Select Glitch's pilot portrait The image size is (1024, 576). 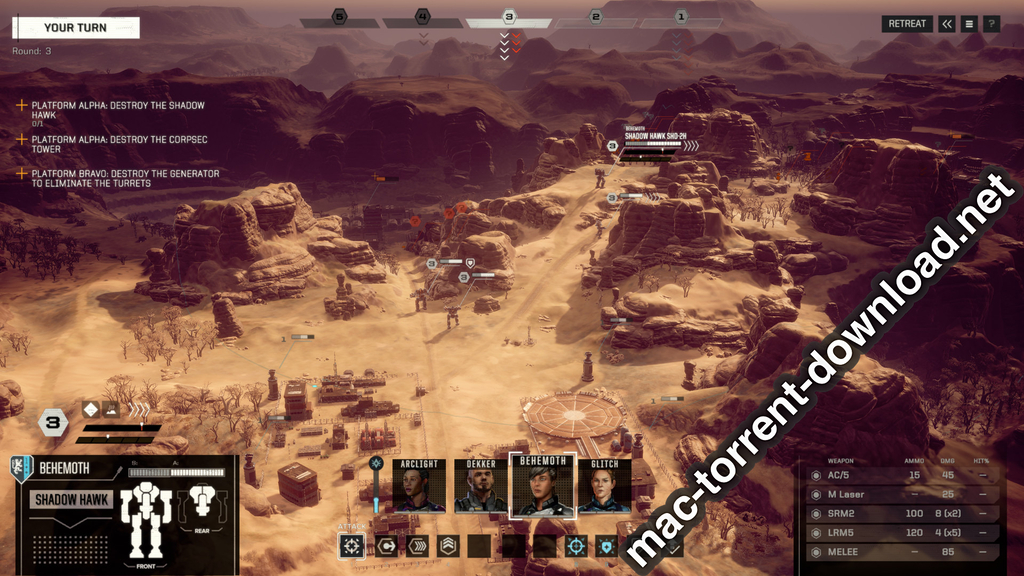click(x=604, y=487)
